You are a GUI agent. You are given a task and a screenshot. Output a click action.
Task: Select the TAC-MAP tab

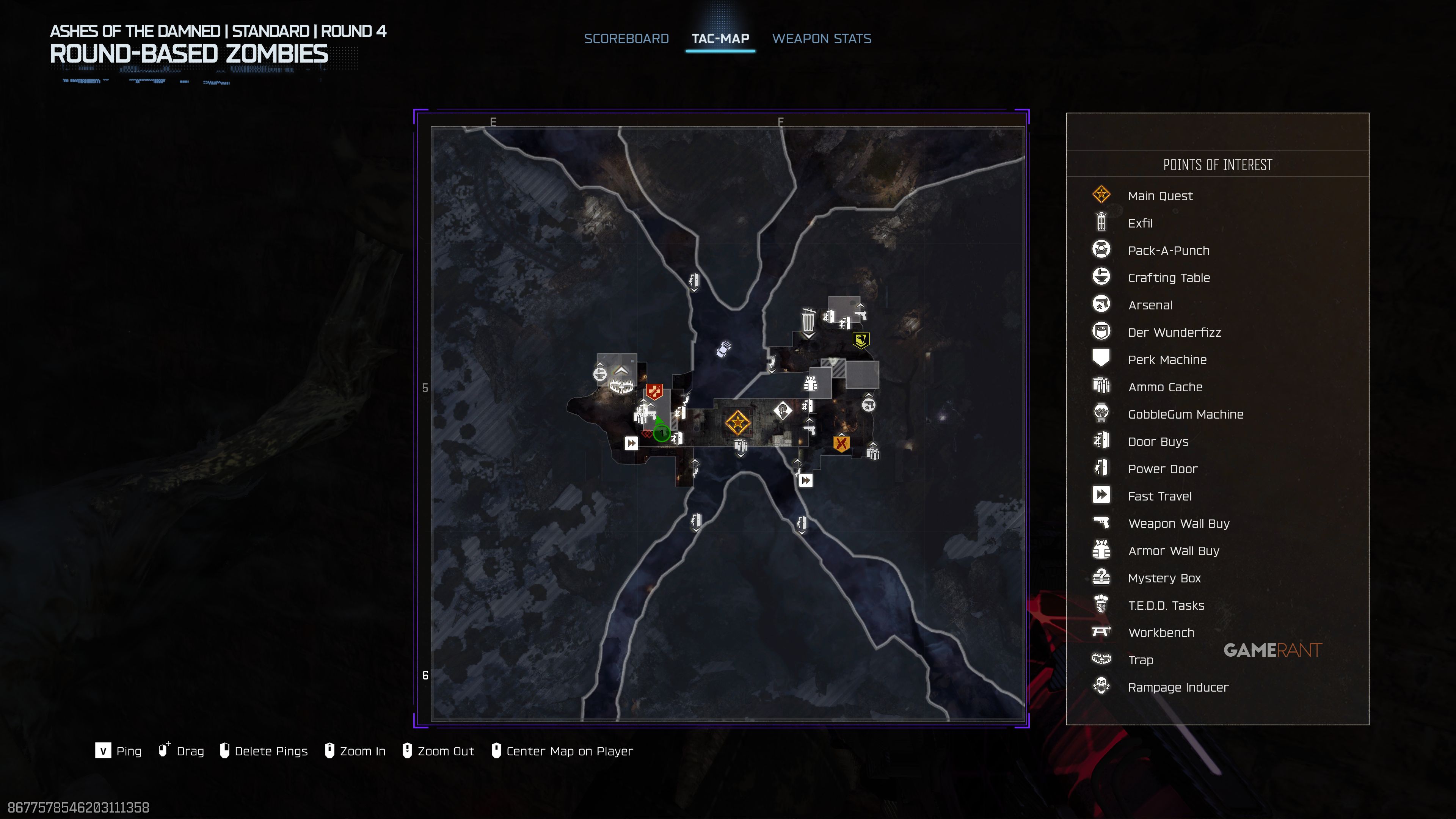720,38
